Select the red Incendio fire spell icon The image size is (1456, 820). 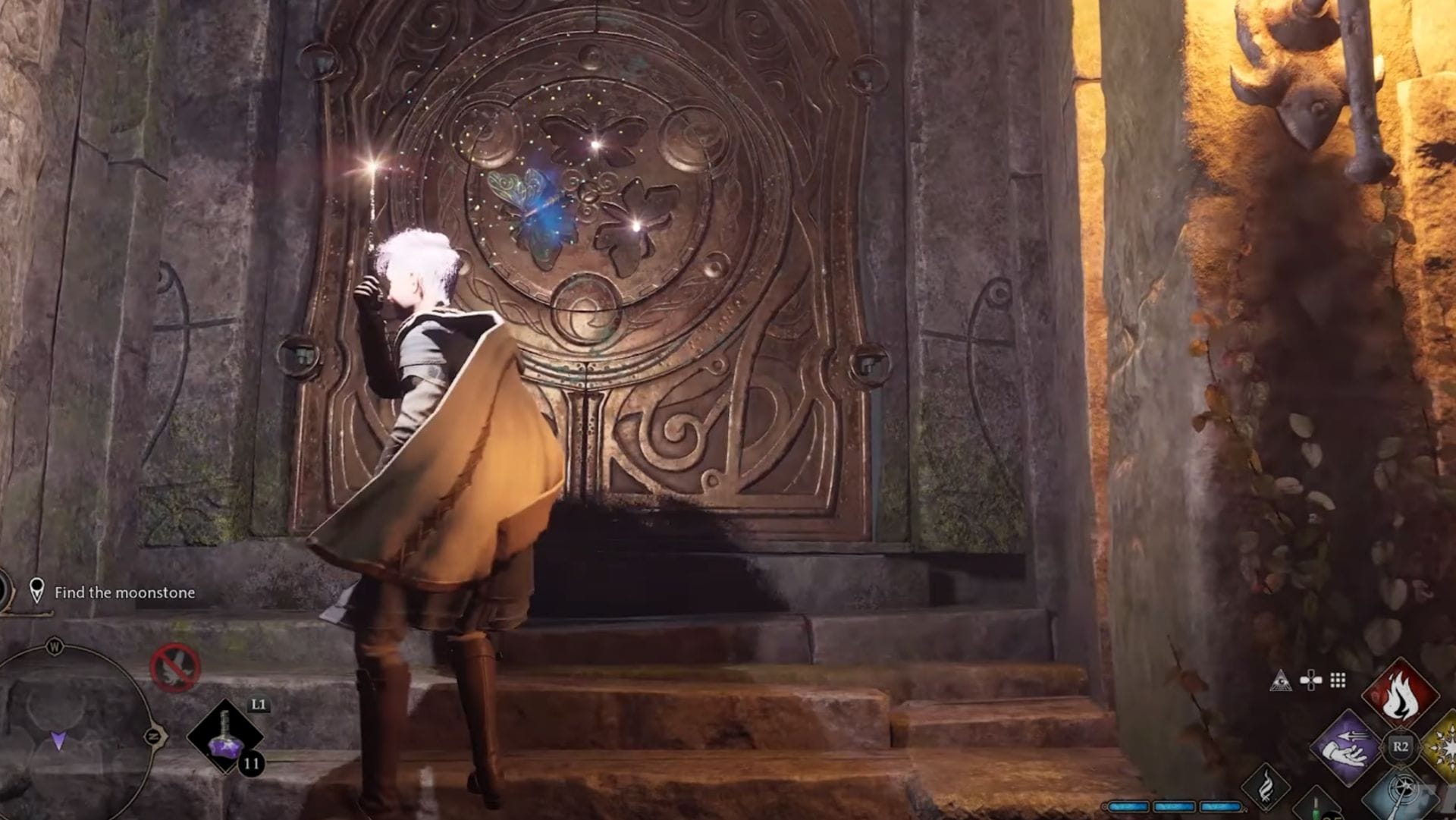coord(1401,692)
